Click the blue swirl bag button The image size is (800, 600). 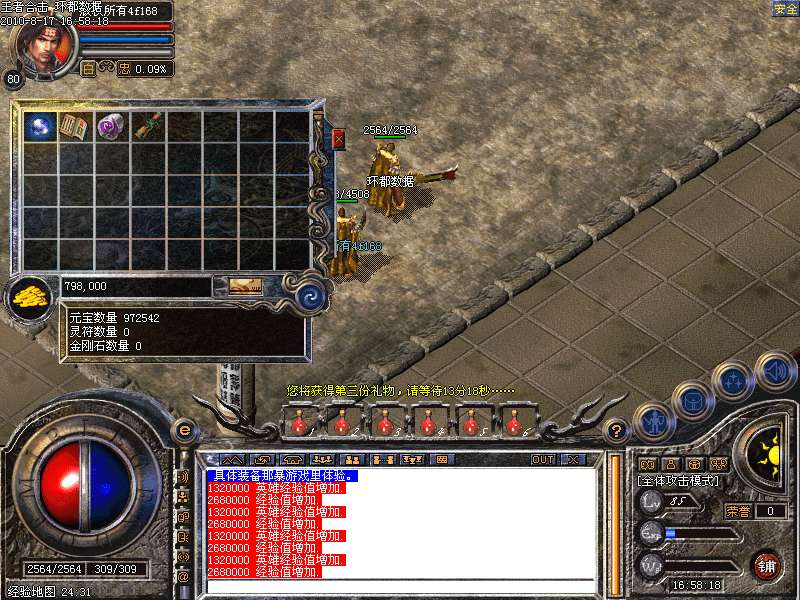click(x=311, y=294)
